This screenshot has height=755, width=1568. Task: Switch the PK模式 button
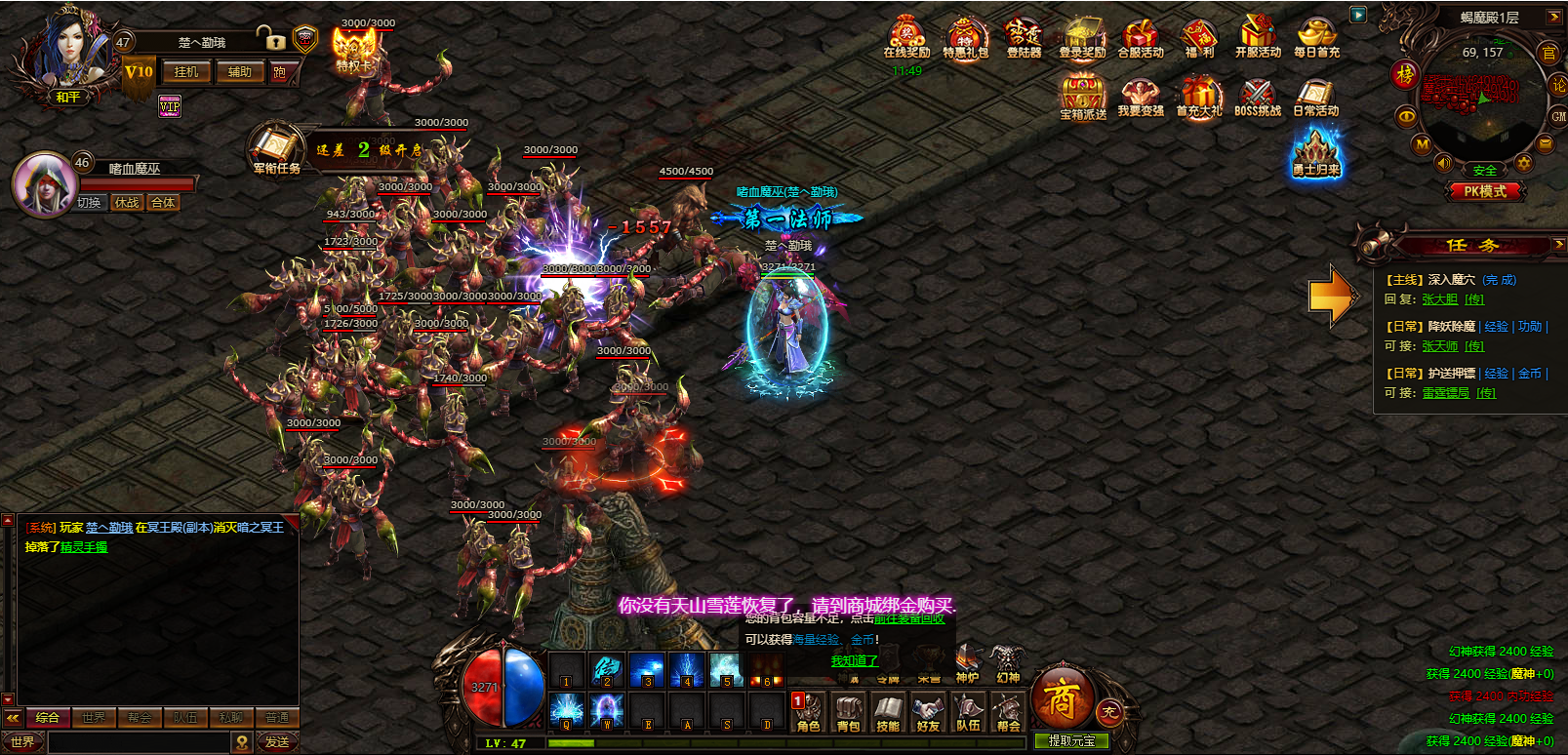[x=1484, y=192]
